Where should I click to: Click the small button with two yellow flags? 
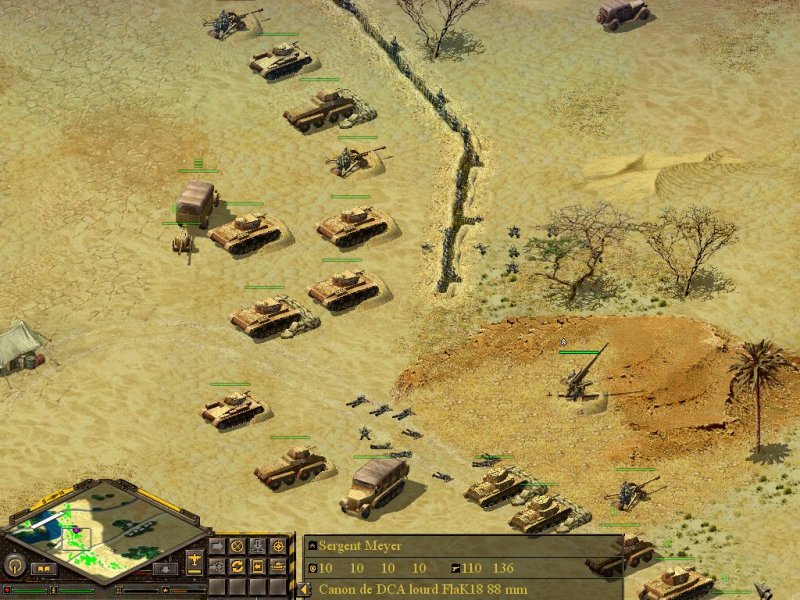coord(44,568)
